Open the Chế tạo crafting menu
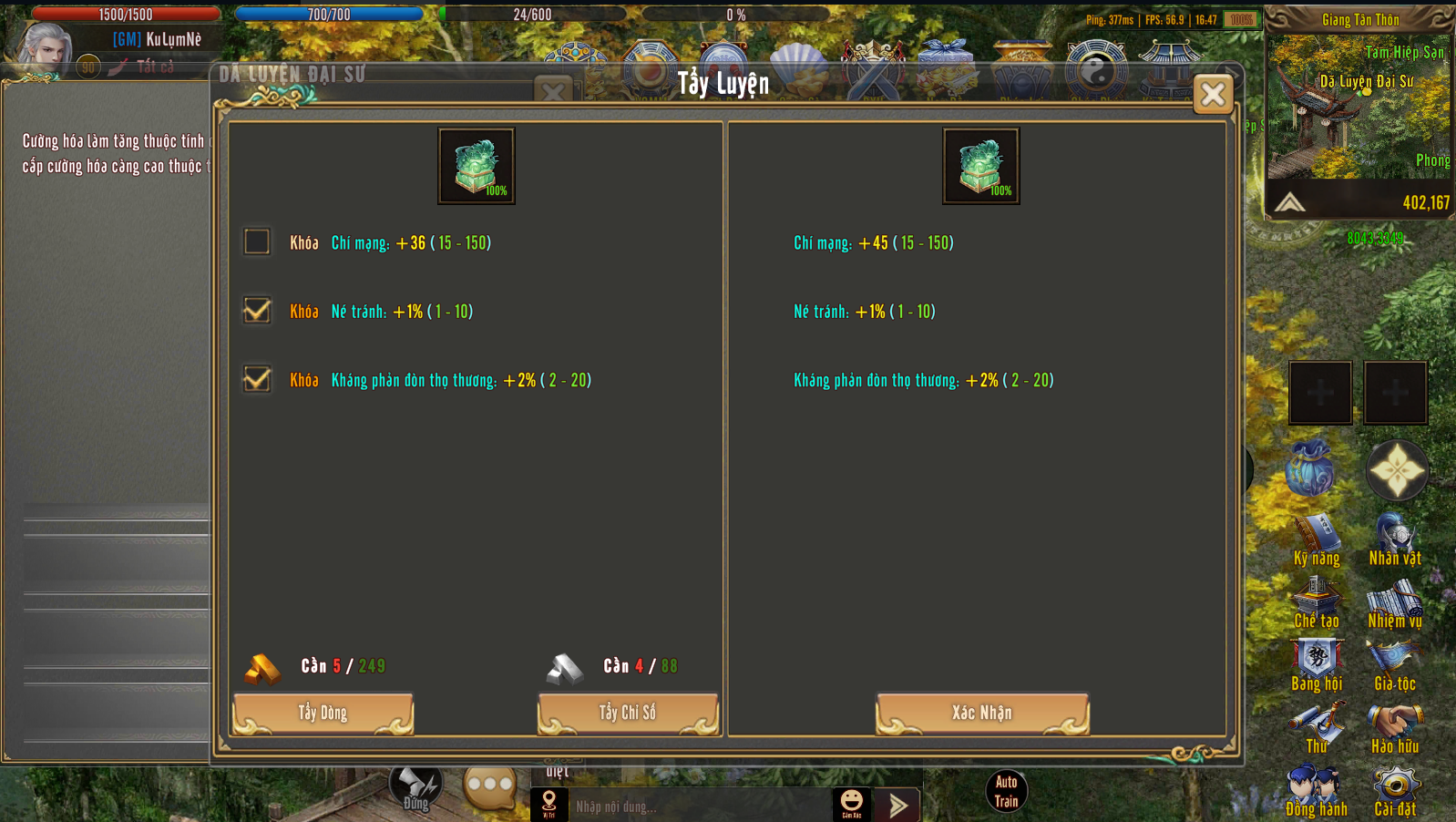The image size is (1456, 822). pos(1317,602)
